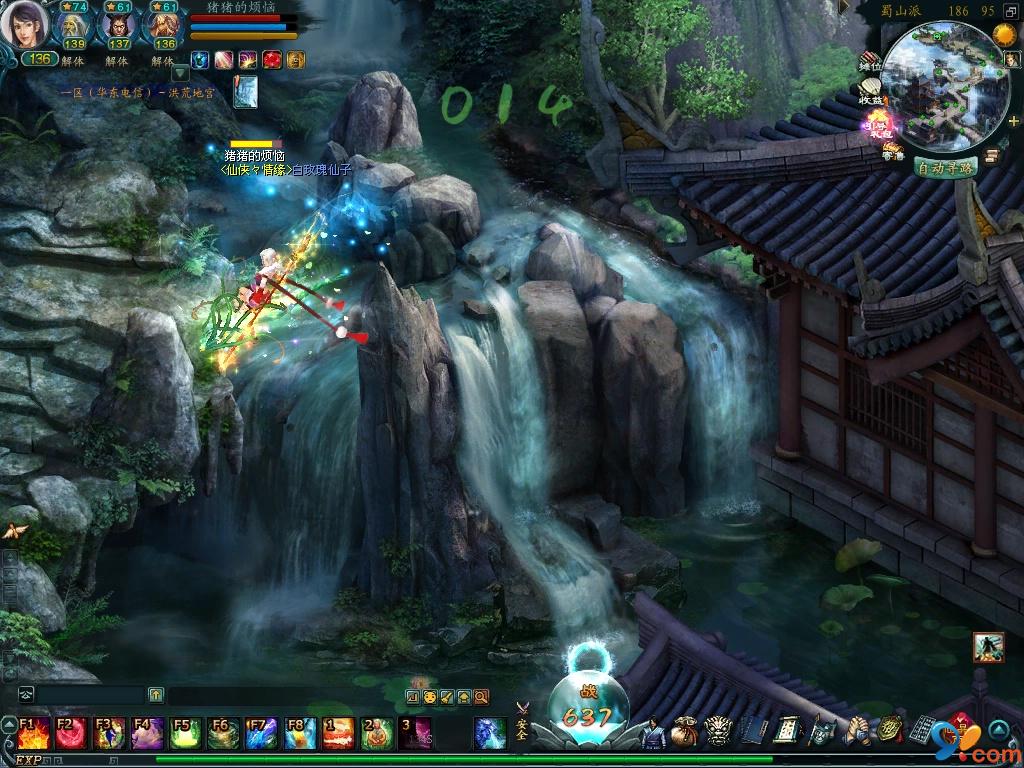Cast the F5 green glow skill
Viewport: 1024px width, 768px height.
[186, 733]
